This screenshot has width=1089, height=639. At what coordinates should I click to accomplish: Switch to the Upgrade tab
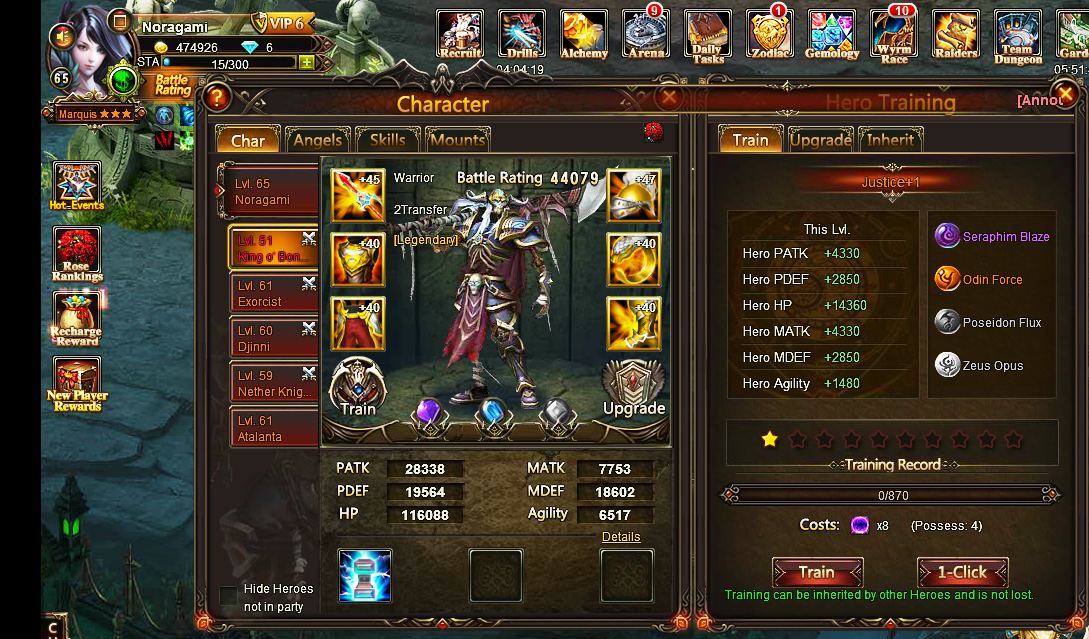[820, 140]
